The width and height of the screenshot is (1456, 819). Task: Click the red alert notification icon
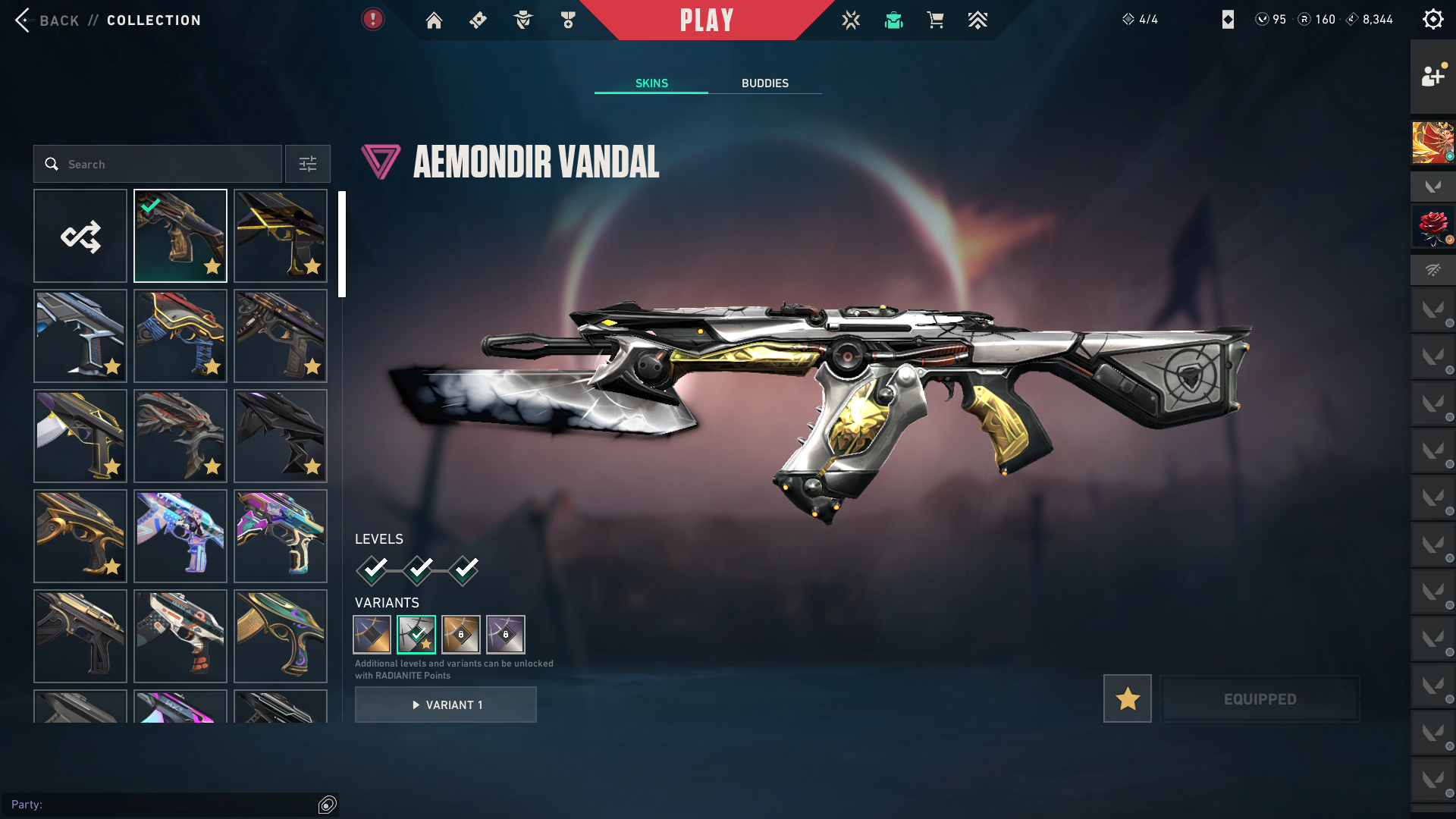point(372,20)
